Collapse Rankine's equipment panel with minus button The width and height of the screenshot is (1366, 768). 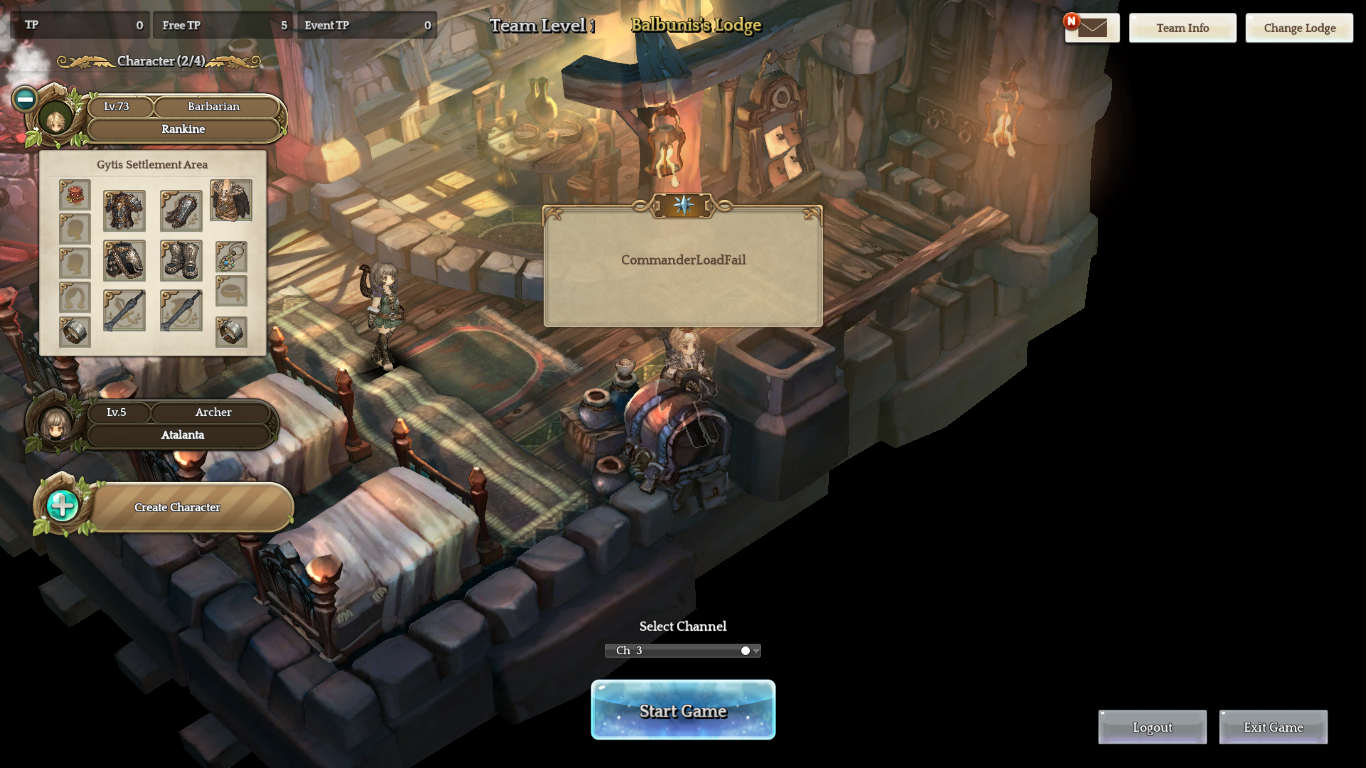(x=25, y=99)
